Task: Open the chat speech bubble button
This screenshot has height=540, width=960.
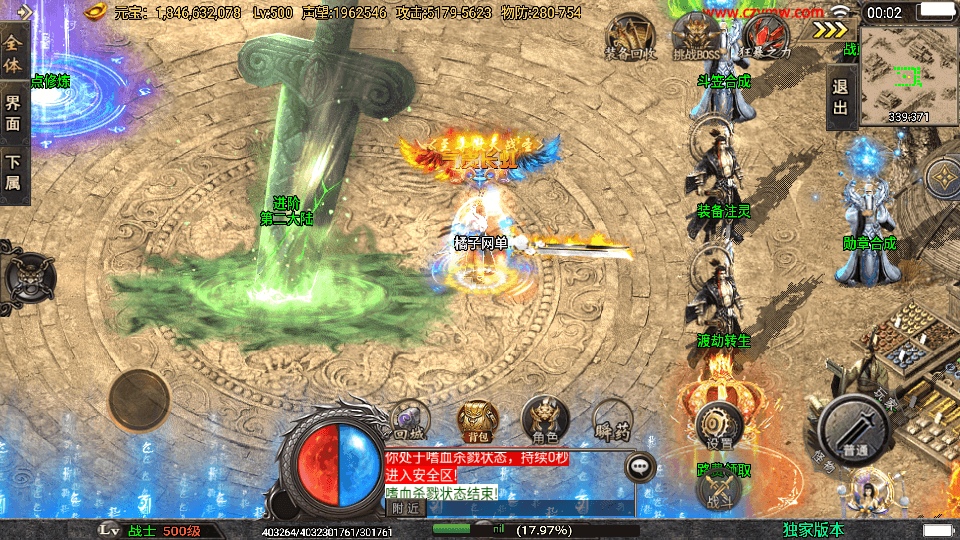Action: tap(639, 466)
